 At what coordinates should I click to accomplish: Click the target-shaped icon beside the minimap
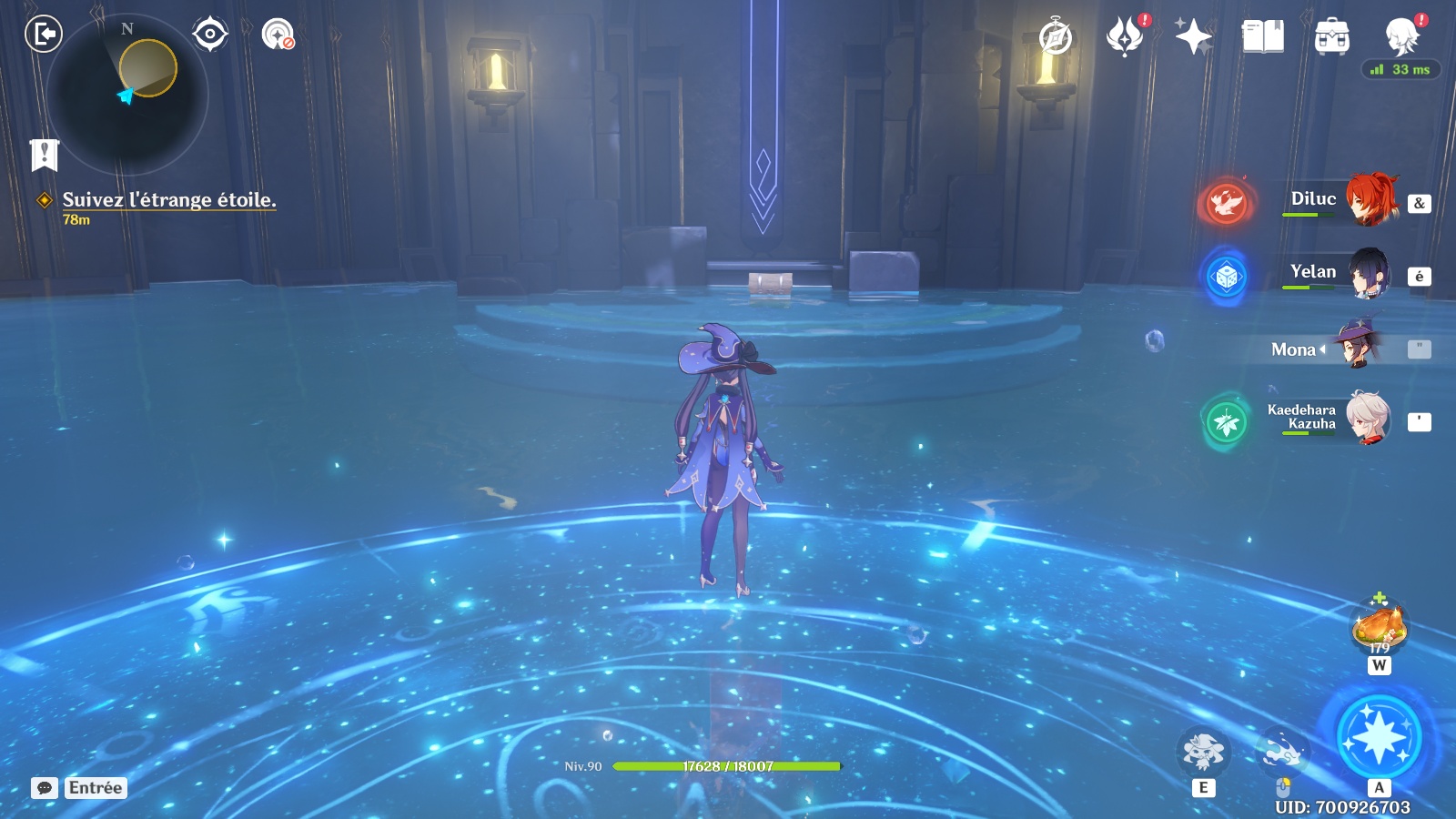tap(210, 35)
